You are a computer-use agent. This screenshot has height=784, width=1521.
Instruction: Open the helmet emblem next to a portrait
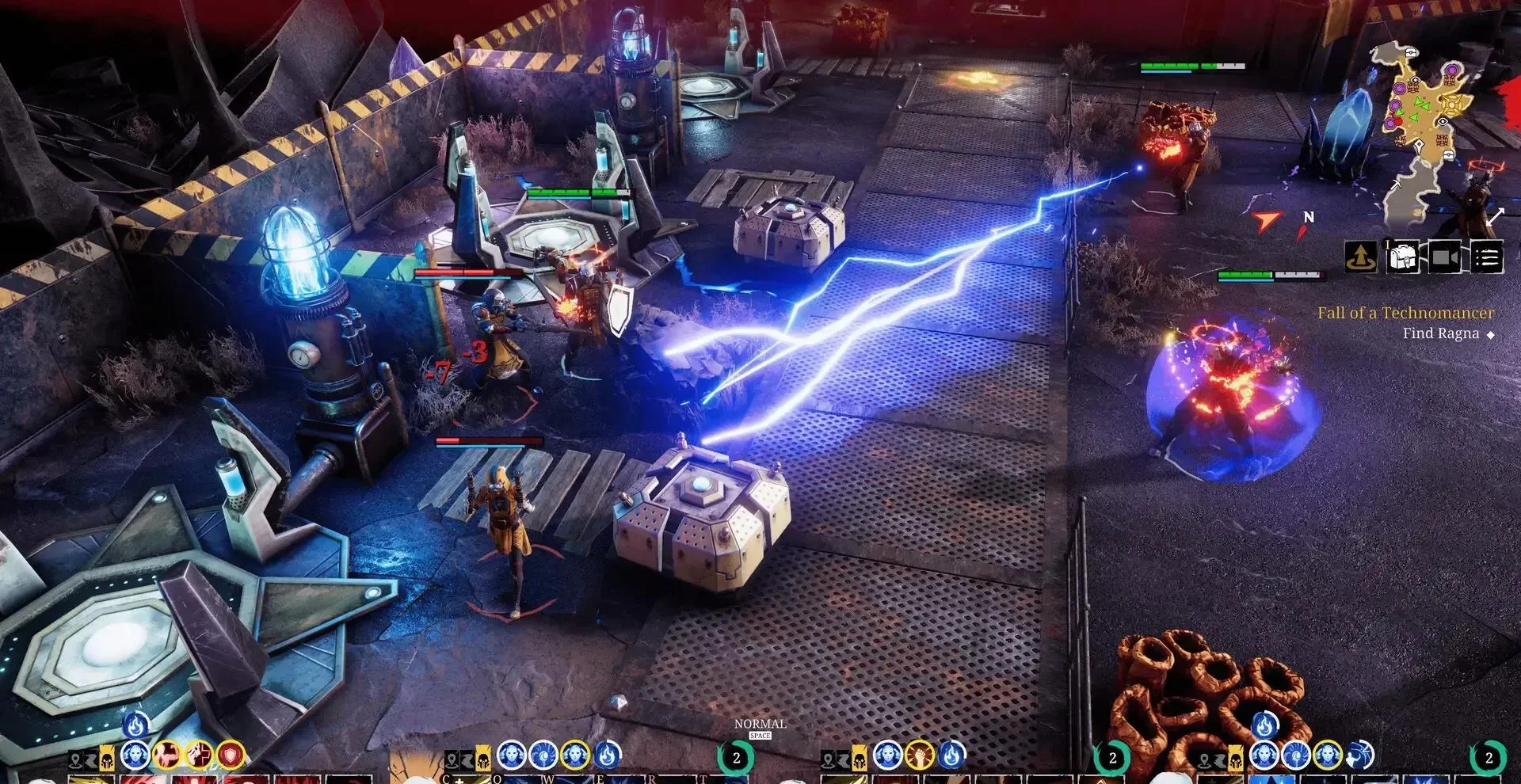point(107,759)
